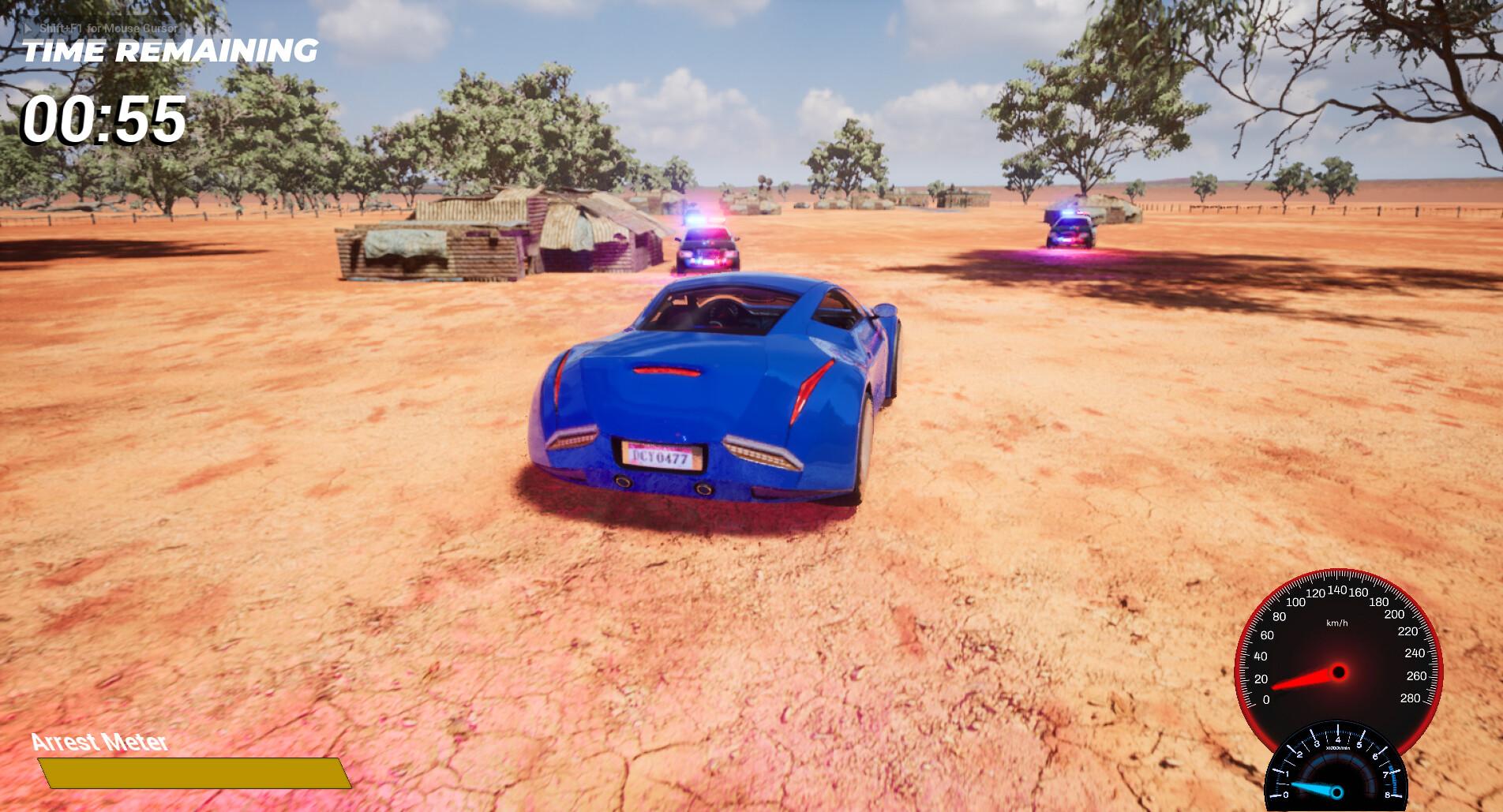
Task: Click the speedometer's zero mark
Action: [x=1265, y=699]
